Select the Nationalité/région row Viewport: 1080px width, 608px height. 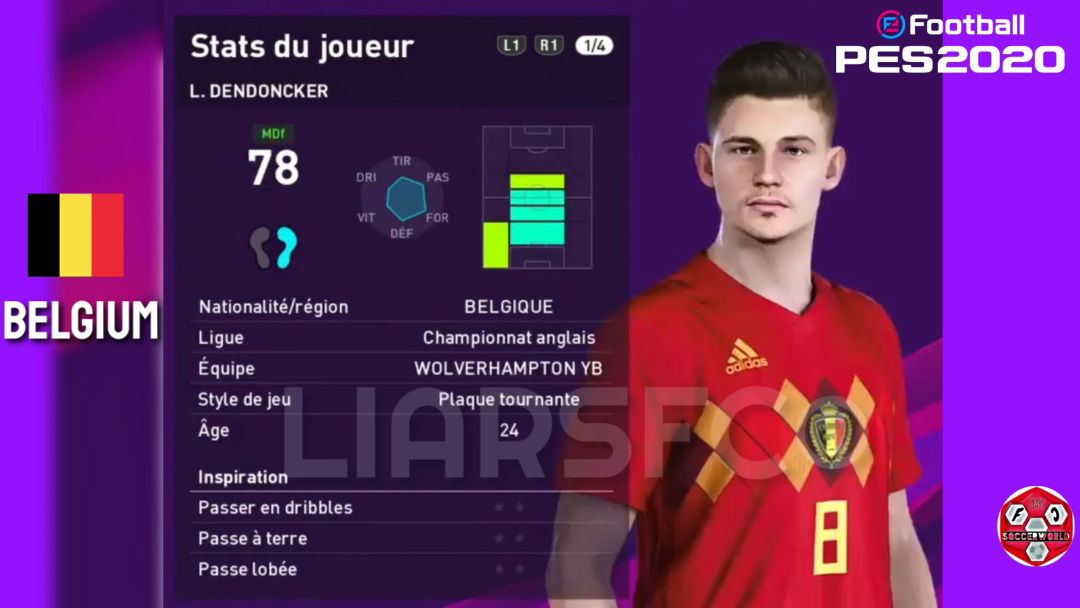(x=400, y=307)
